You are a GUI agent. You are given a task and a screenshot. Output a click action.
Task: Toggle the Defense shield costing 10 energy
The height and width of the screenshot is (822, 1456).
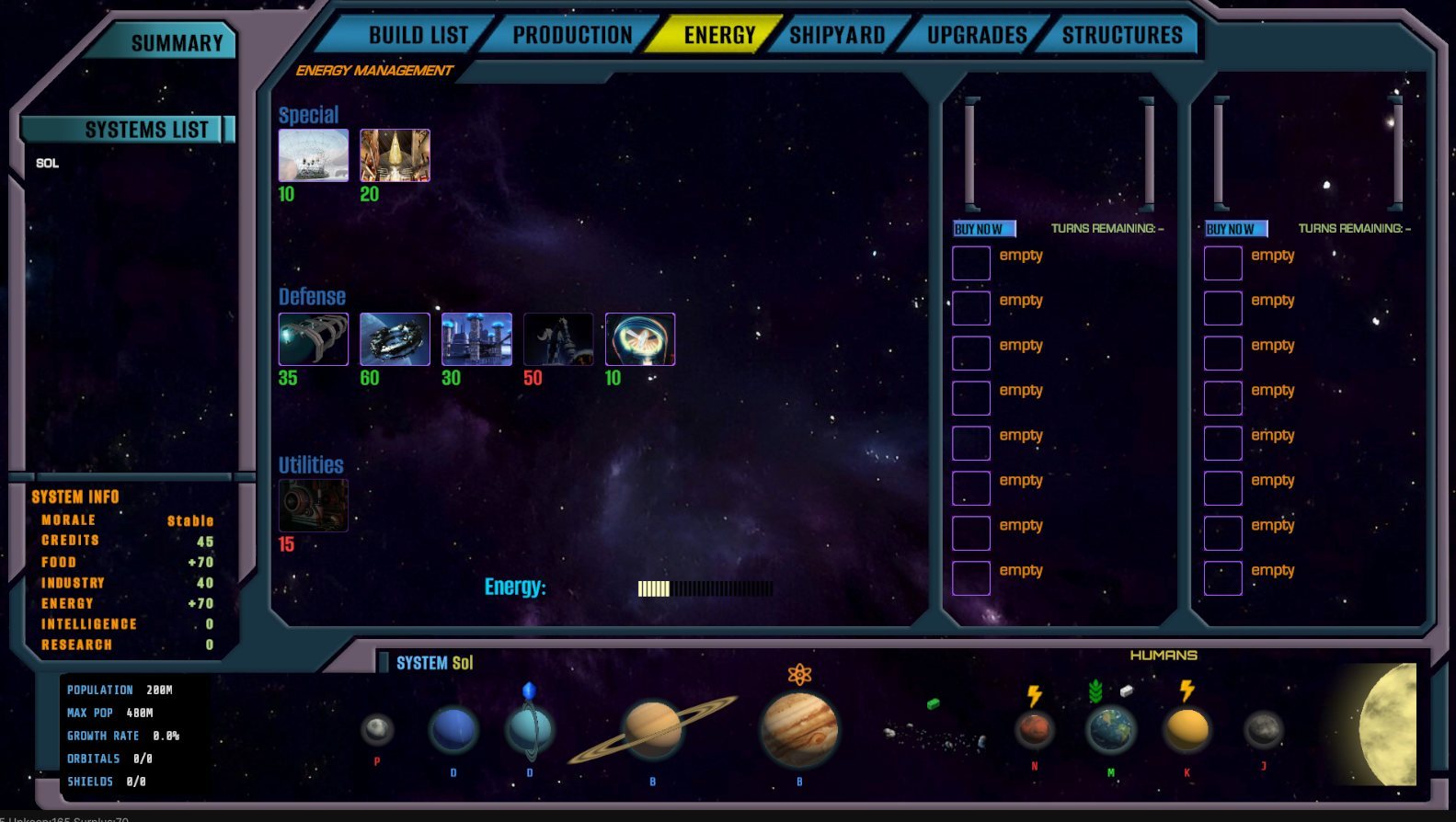tap(640, 339)
